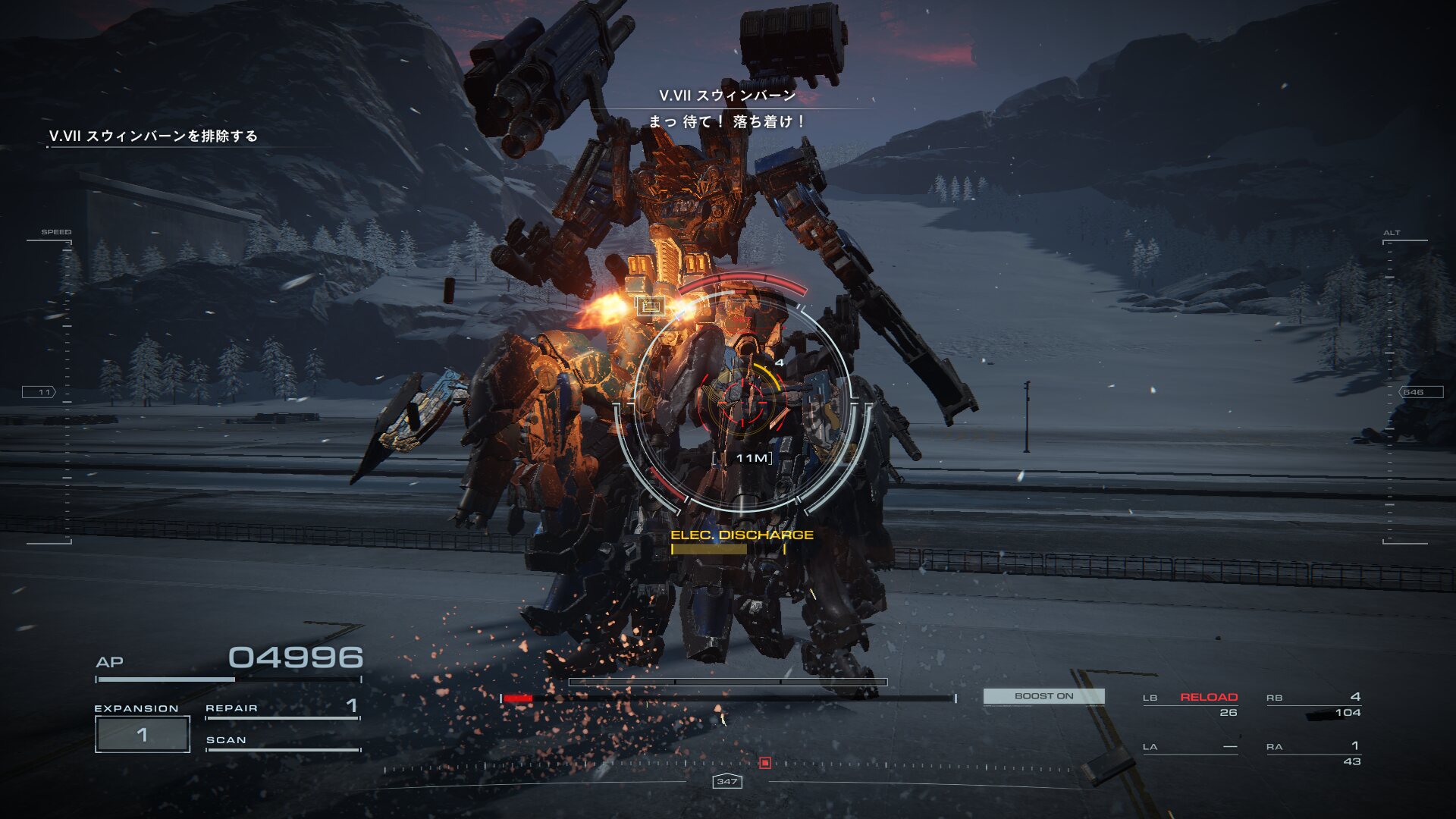
Task: Activate the Expansion slot box
Action: (142, 734)
